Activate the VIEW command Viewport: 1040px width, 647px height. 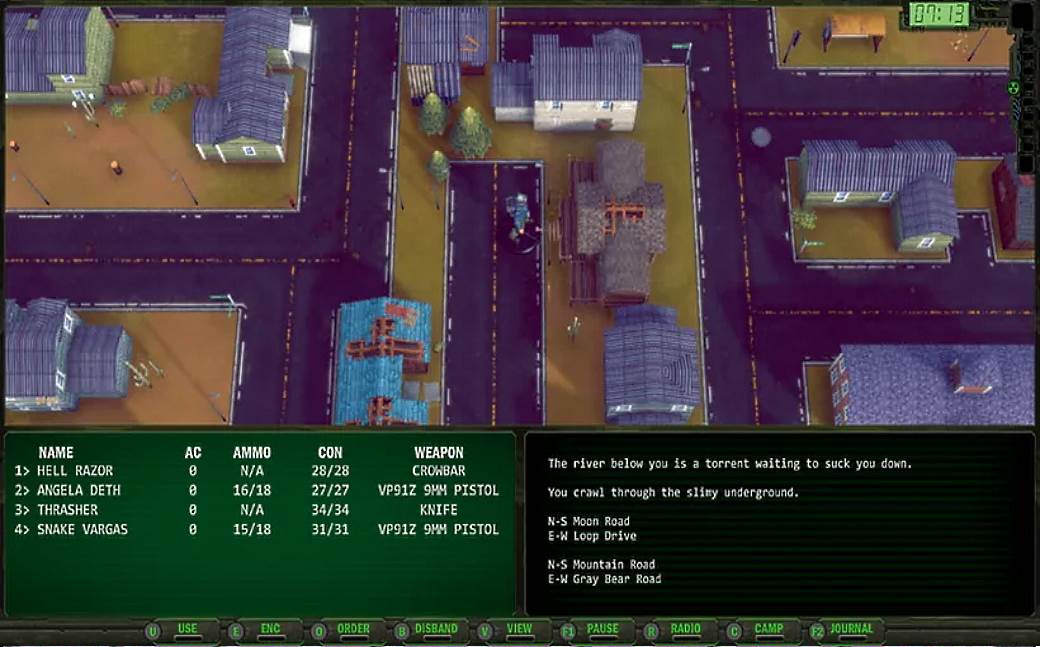click(519, 629)
